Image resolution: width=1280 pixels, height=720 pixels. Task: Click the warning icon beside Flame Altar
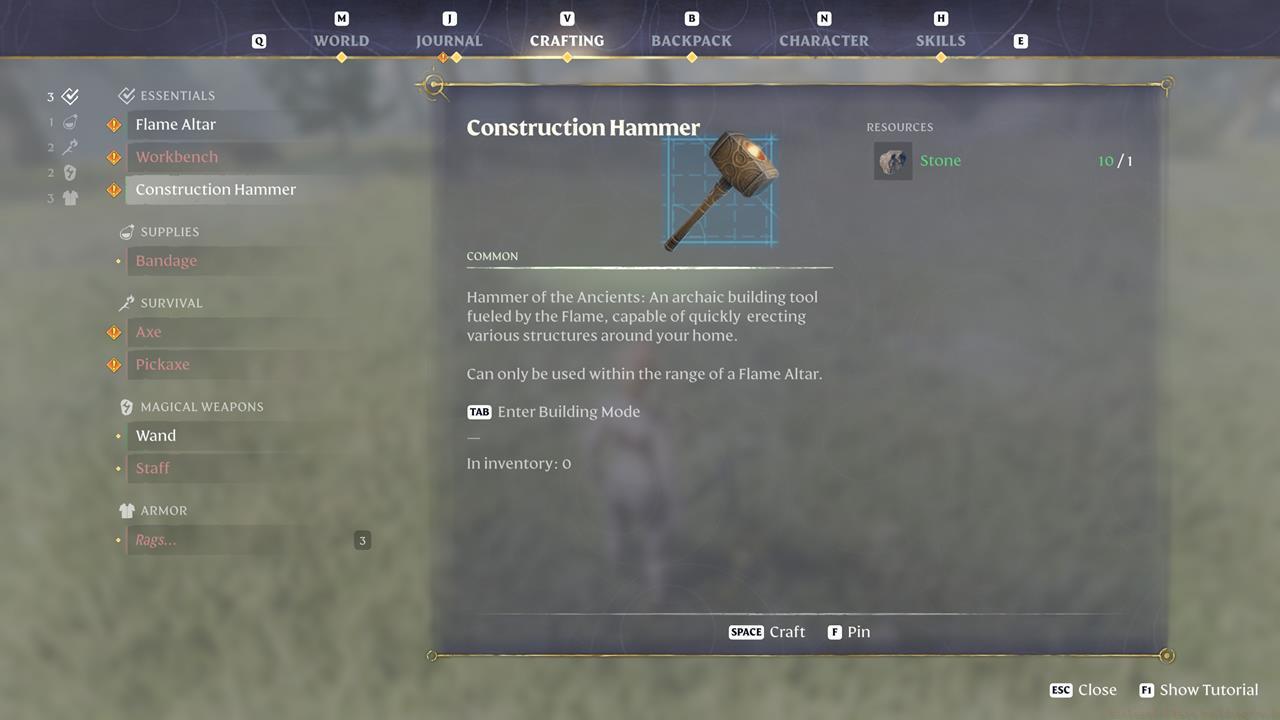click(114, 124)
